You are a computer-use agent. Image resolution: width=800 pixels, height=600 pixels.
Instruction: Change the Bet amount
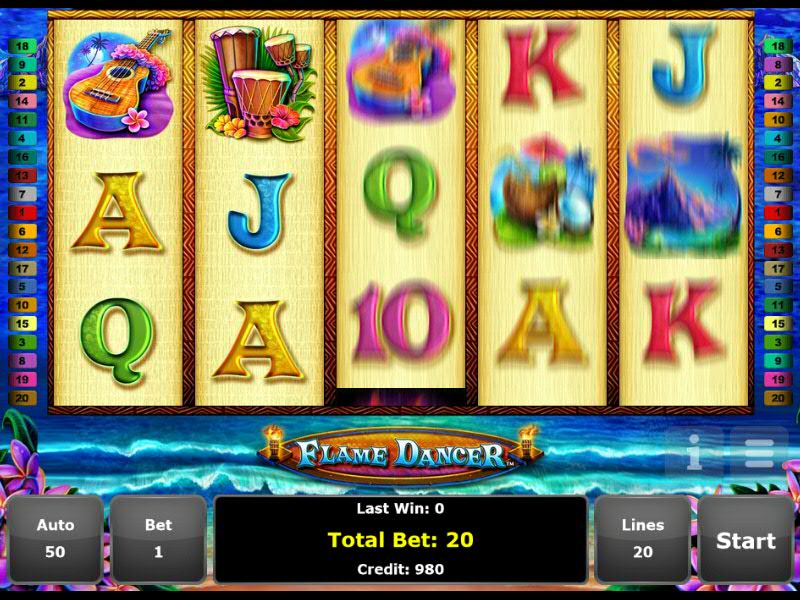[x=158, y=540]
